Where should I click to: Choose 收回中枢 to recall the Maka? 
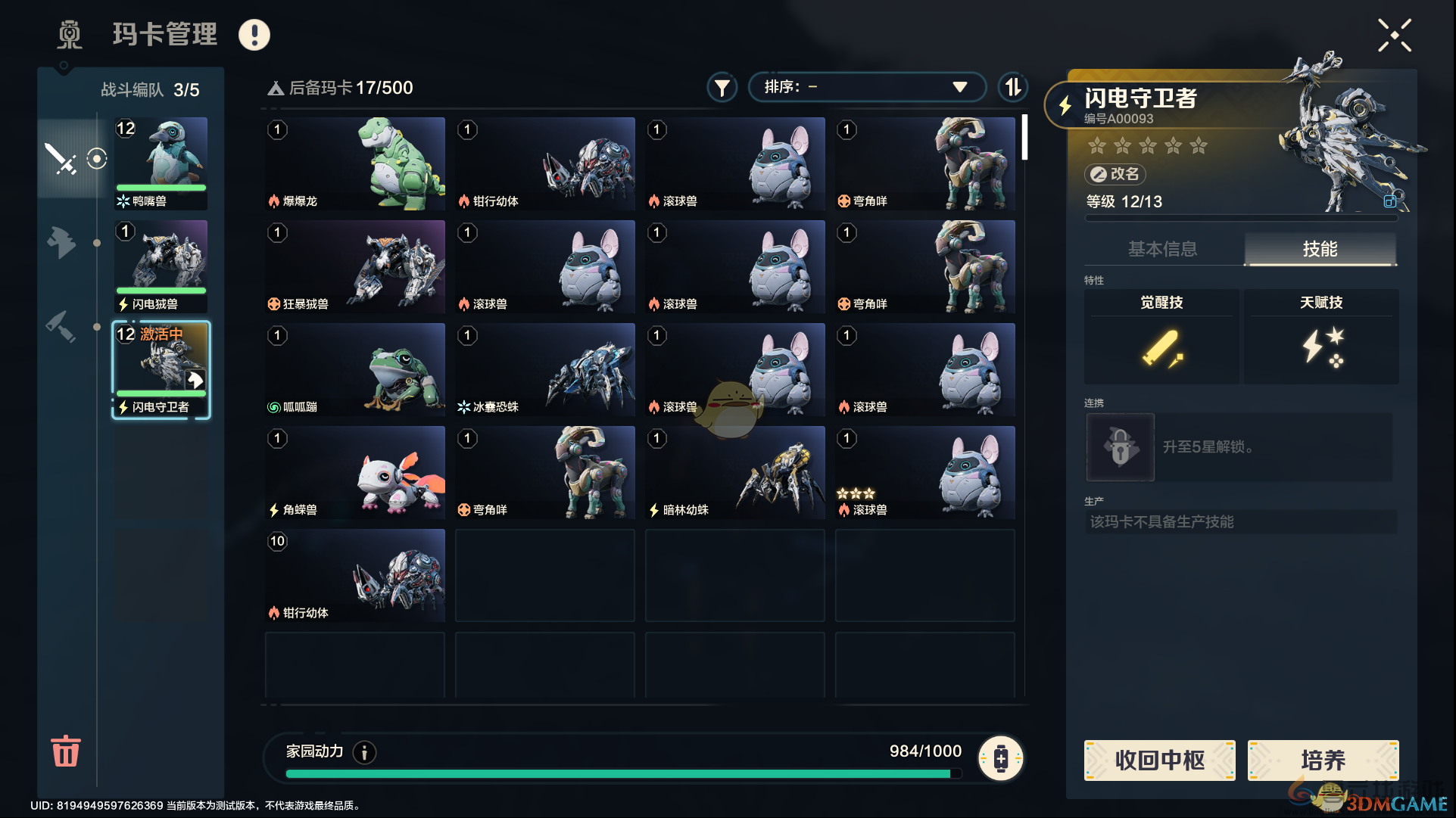pos(1159,760)
